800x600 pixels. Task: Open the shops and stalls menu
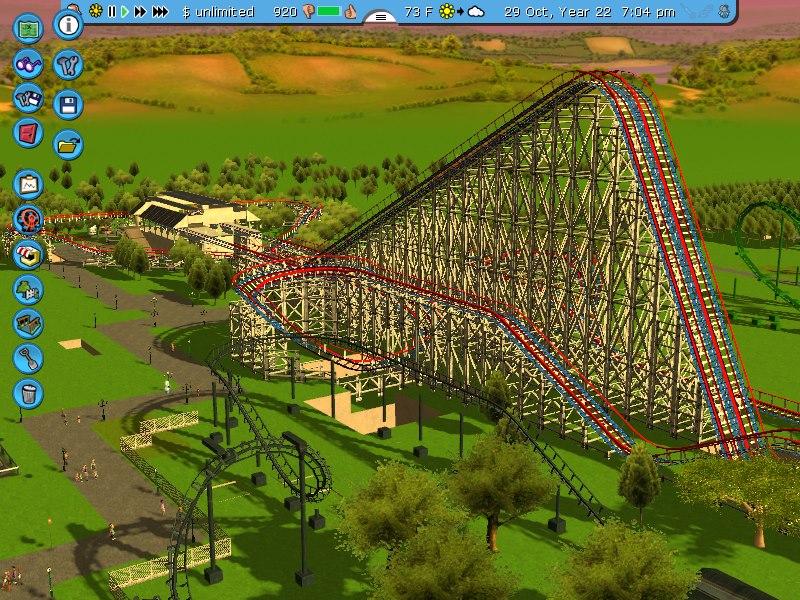coord(29,253)
